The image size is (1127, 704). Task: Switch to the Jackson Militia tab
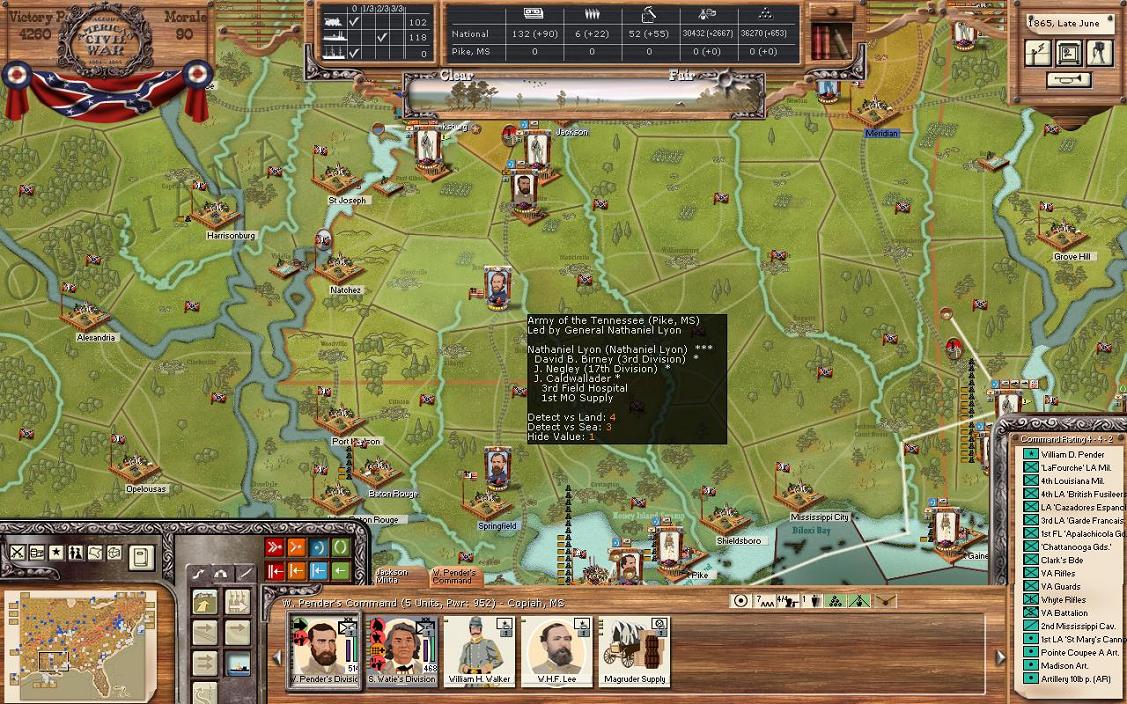(x=391, y=577)
